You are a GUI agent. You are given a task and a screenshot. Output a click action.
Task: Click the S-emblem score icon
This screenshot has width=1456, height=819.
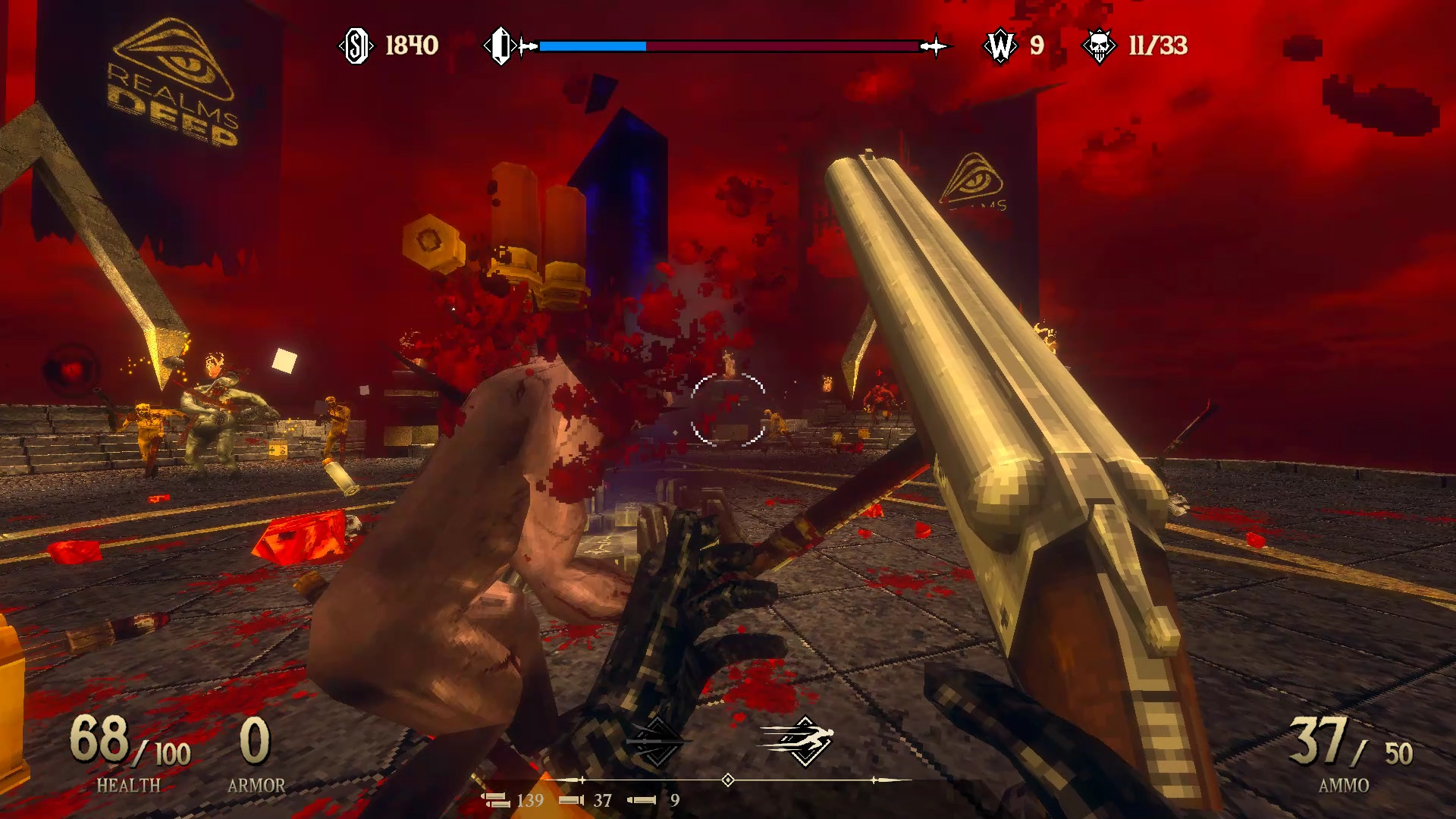[356, 46]
